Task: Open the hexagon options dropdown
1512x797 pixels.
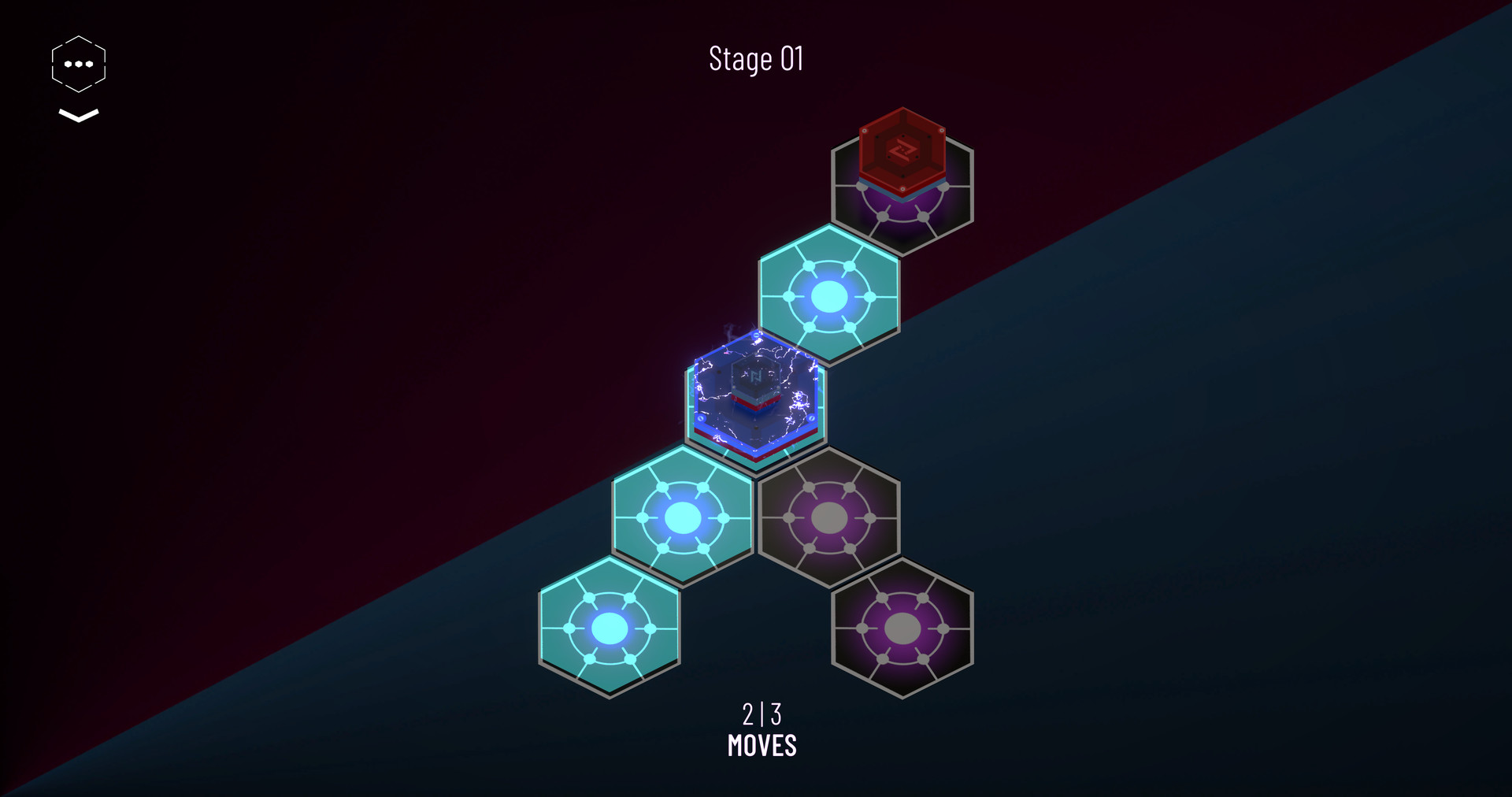Action: [78, 61]
